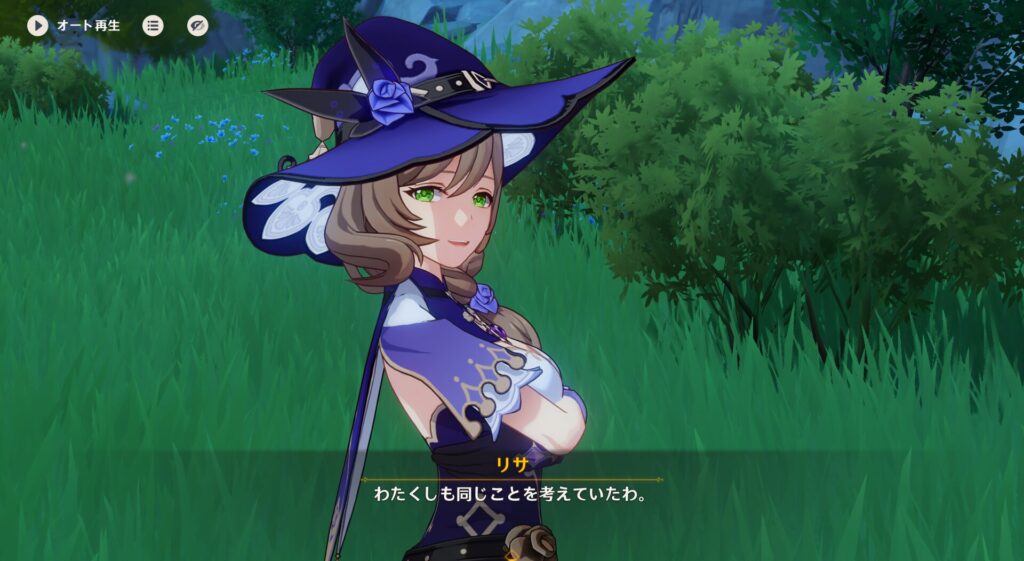Viewport: 1024px width, 561px height.
Task: Open the dialogue log list icon
Action: tap(153, 25)
